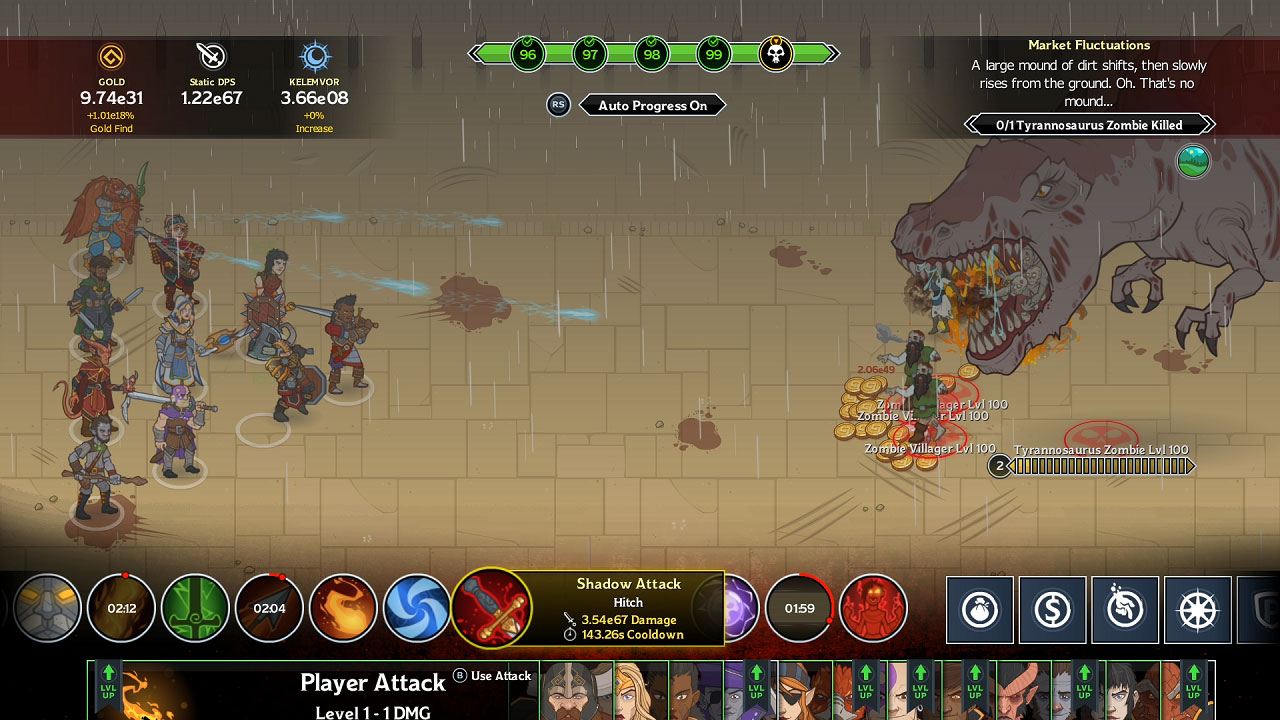Click the potions icon near bottom right
The height and width of the screenshot is (720, 1280).
[1125, 610]
